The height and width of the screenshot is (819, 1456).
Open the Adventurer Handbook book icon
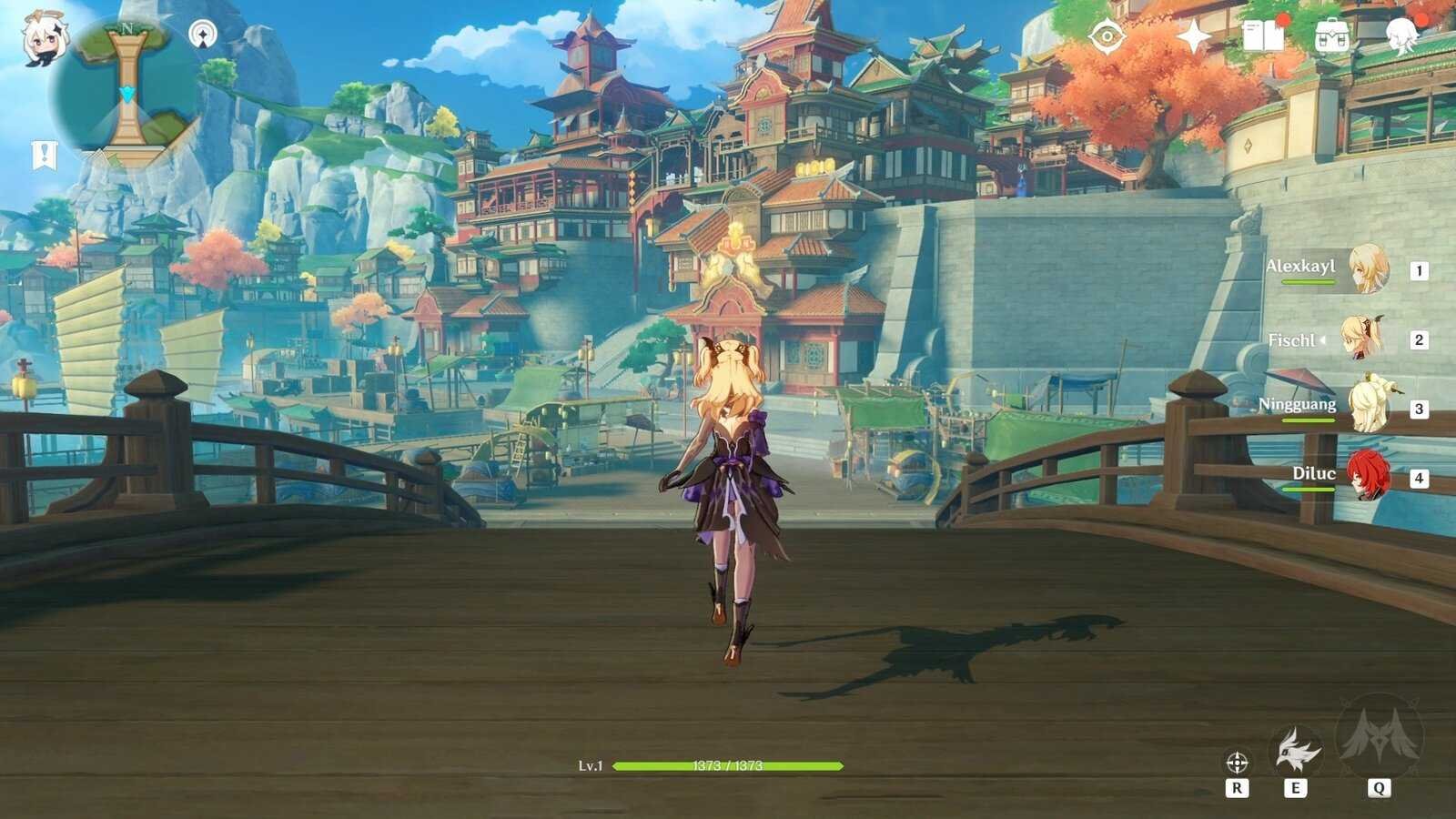coord(1263,37)
